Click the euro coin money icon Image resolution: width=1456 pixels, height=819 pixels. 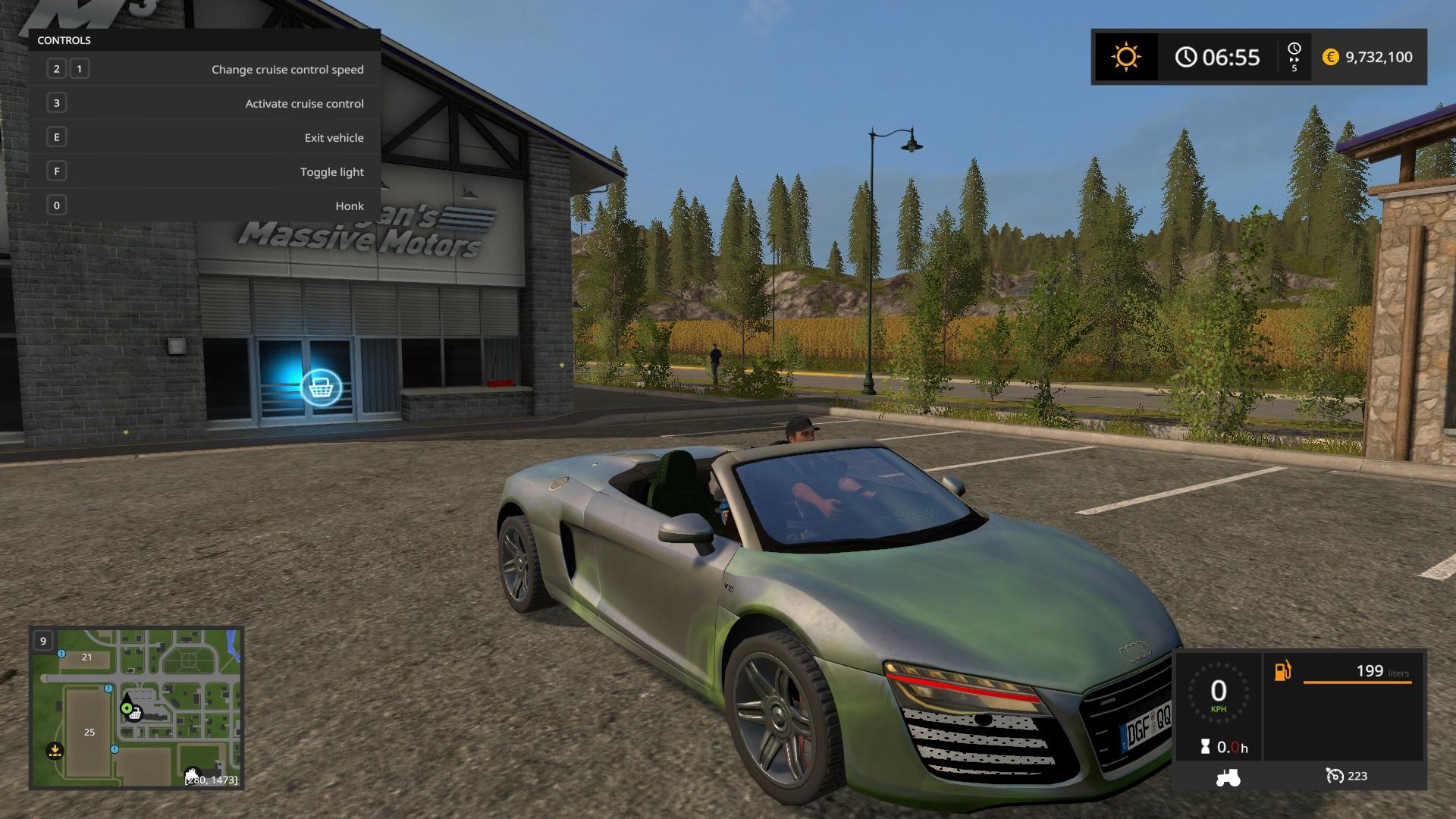pos(1330,58)
